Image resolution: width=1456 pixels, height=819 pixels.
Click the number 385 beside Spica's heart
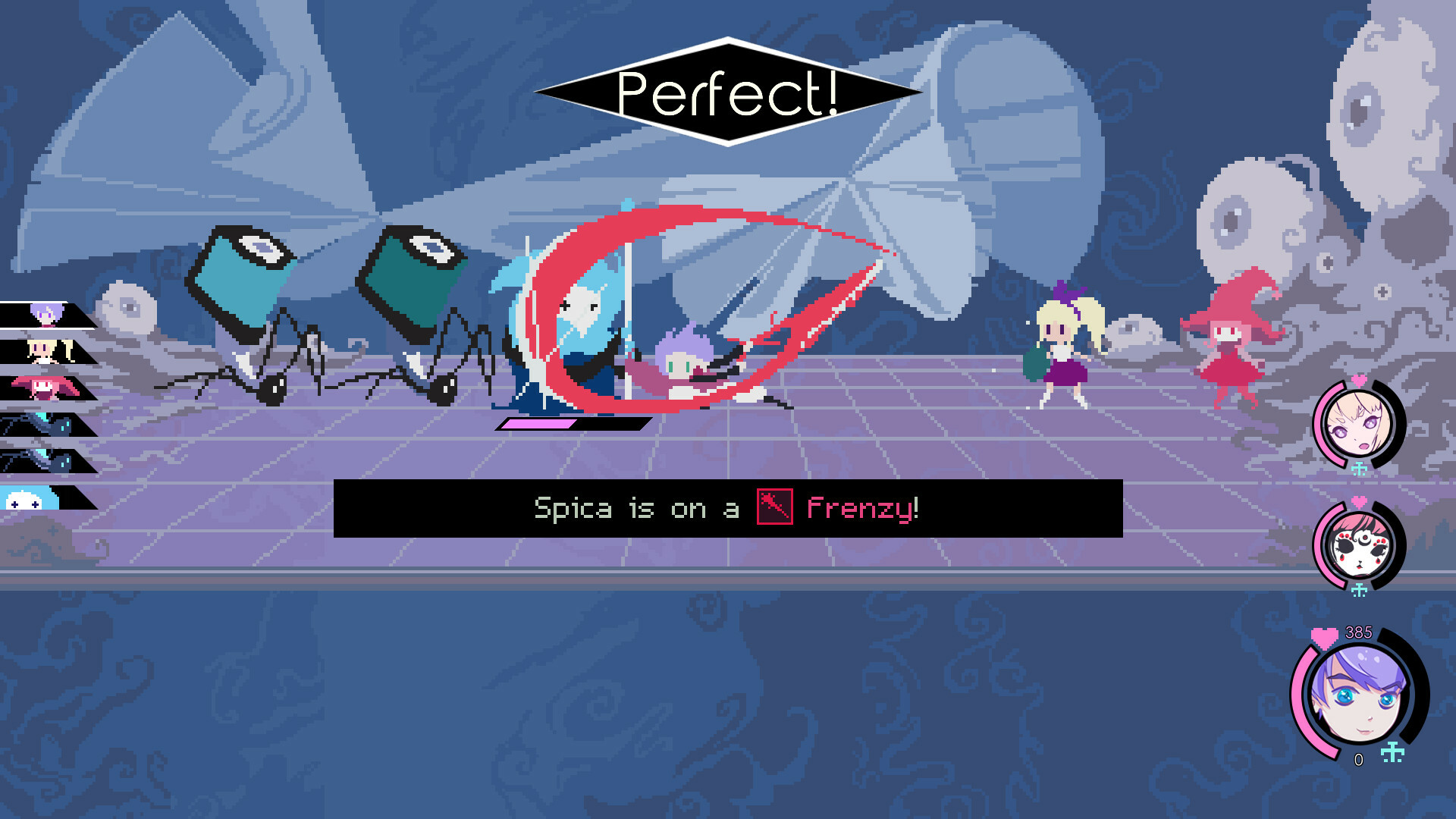(1357, 631)
